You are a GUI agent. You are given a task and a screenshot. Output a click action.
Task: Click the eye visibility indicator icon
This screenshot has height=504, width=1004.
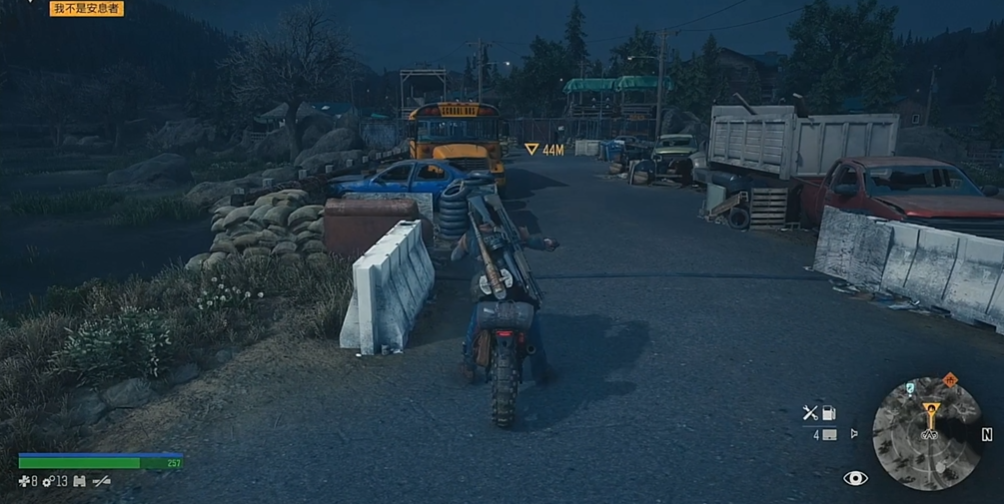[854, 479]
